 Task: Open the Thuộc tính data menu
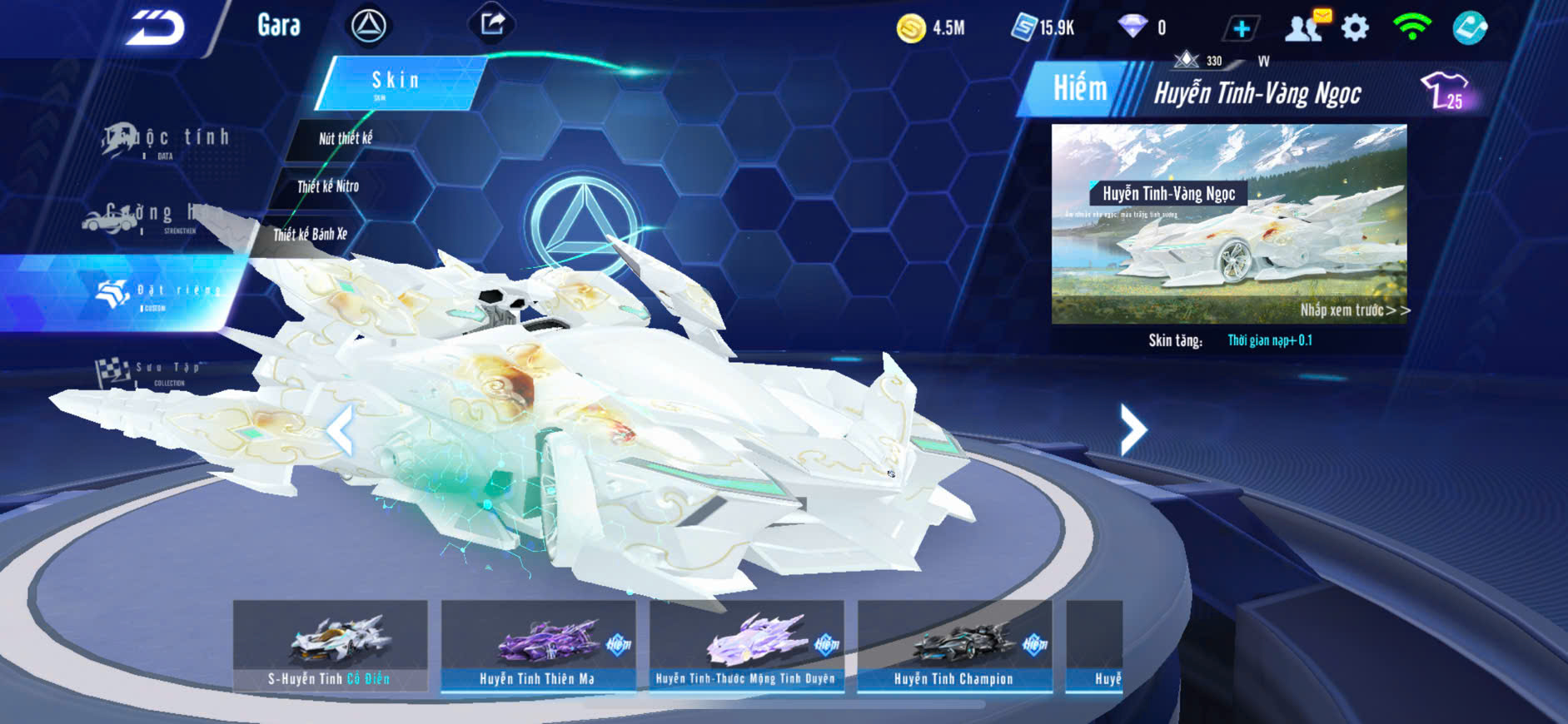167,140
